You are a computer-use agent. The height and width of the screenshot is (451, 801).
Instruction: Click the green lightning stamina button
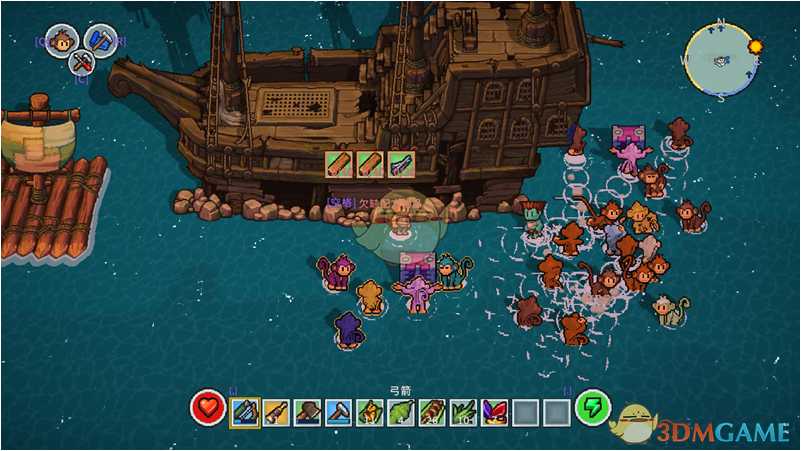pos(592,408)
